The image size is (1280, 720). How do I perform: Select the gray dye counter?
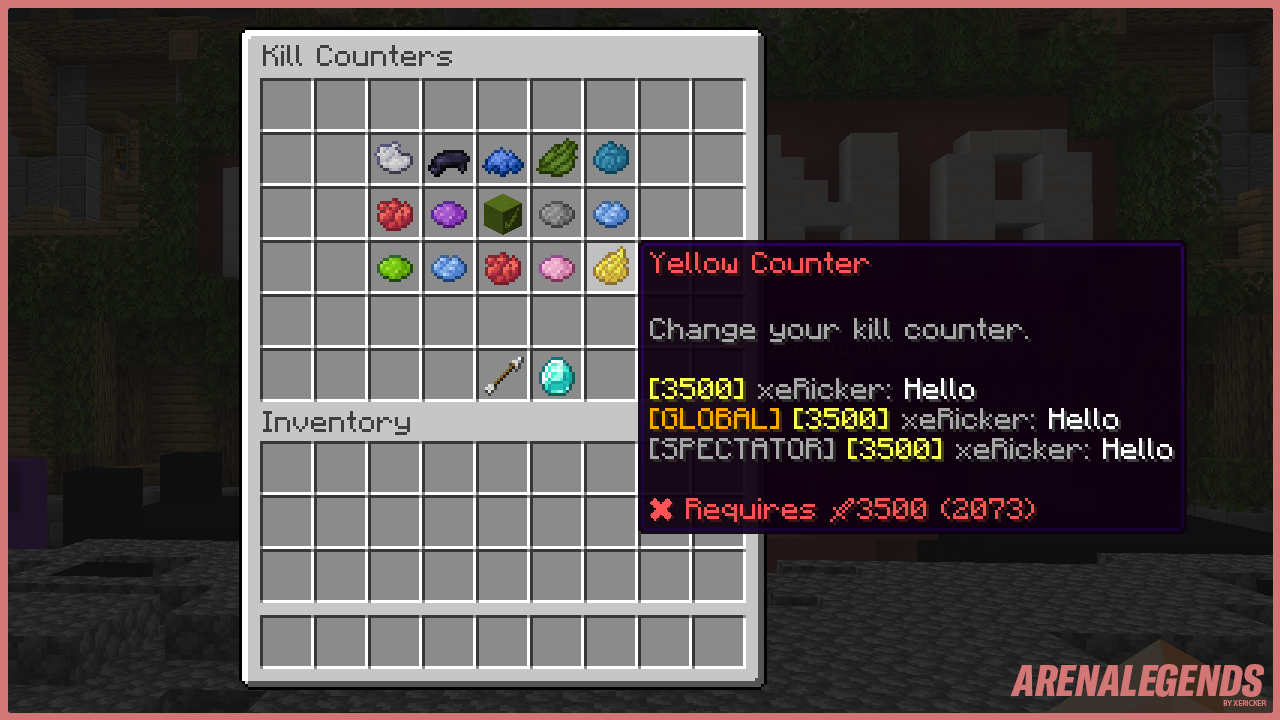click(x=556, y=213)
